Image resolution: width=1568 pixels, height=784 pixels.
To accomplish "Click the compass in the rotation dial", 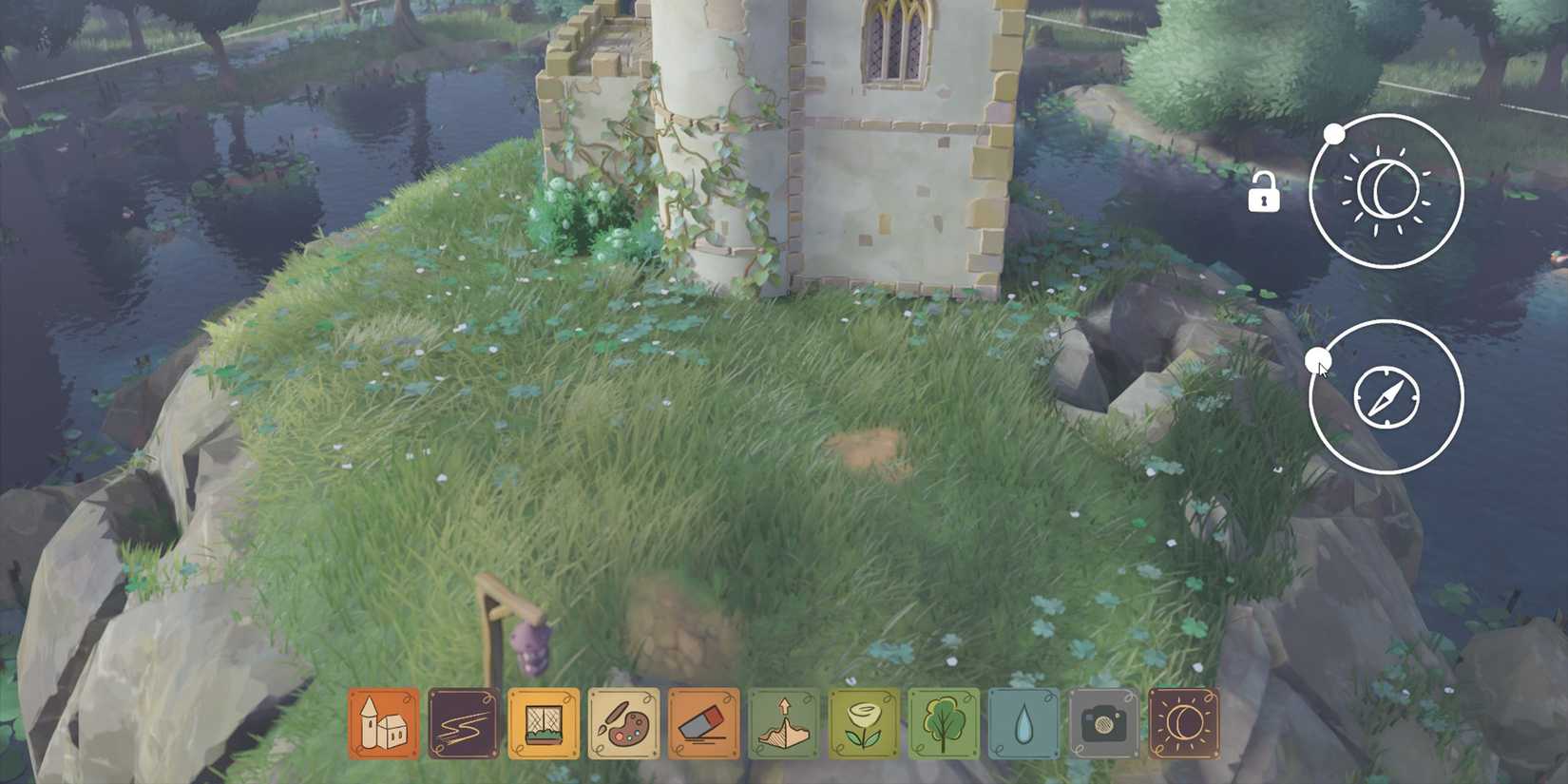I will click(1386, 396).
